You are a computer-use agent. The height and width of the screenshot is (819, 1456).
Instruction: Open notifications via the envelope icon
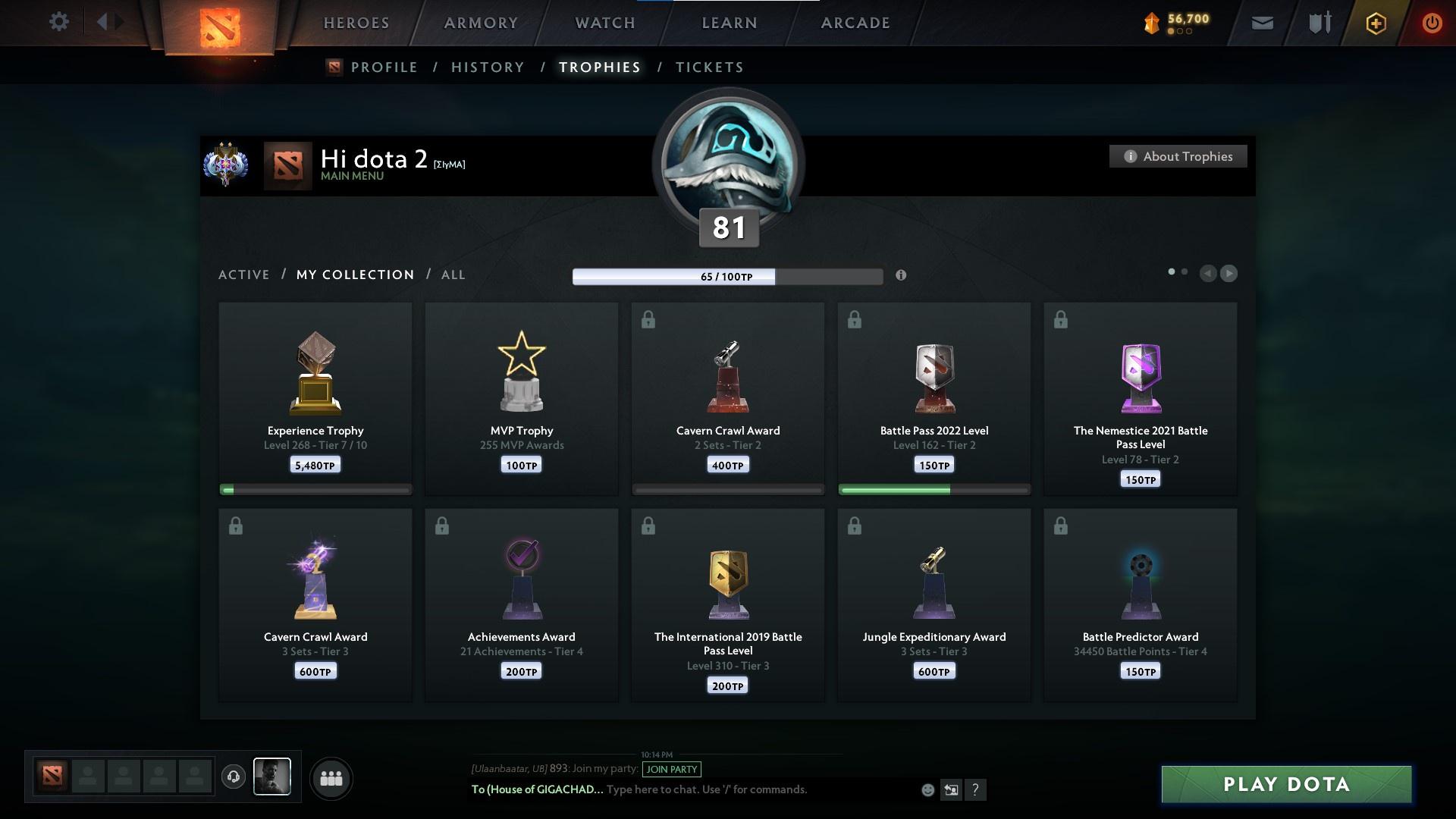[1263, 23]
